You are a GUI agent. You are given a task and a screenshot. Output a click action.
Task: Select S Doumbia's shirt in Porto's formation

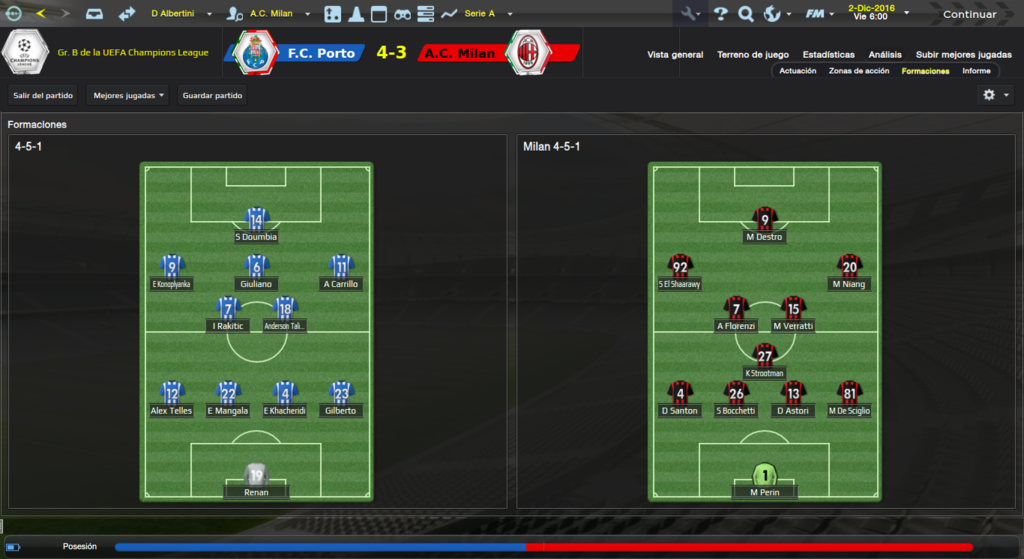256,220
